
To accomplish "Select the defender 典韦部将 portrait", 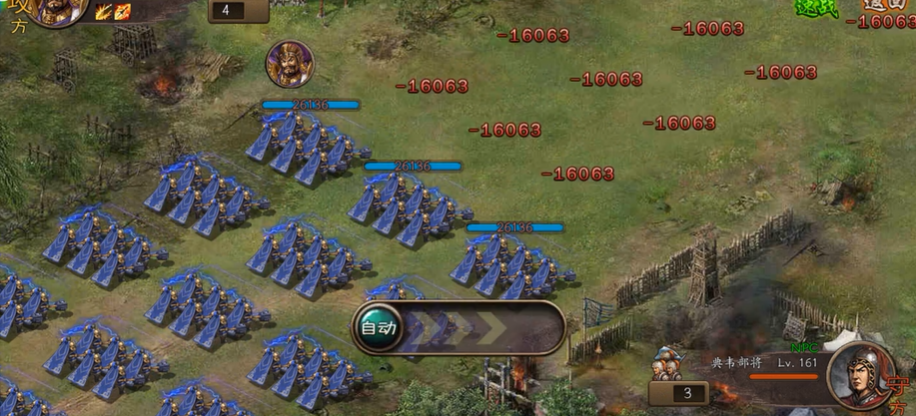I will coord(859,374).
